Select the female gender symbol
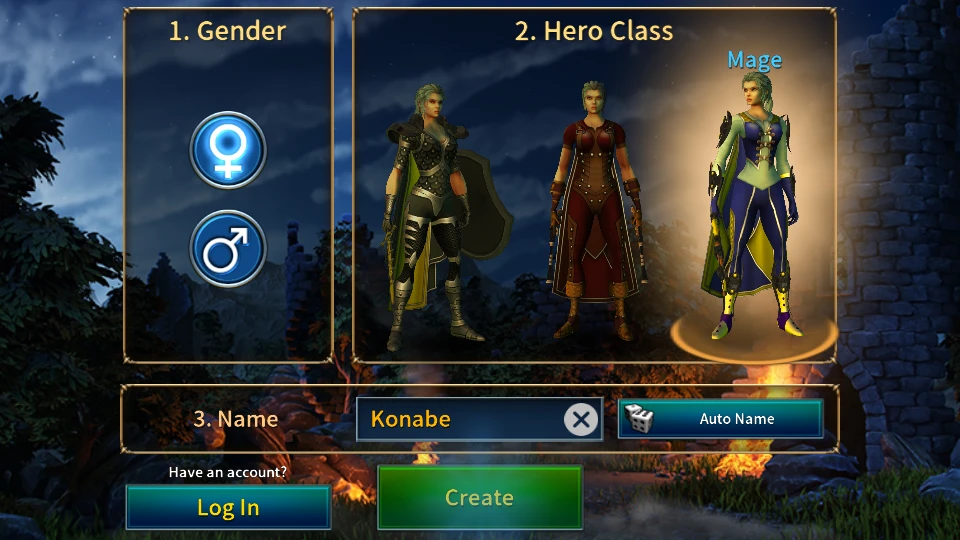Image resolution: width=960 pixels, height=540 pixels. (x=228, y=150)
